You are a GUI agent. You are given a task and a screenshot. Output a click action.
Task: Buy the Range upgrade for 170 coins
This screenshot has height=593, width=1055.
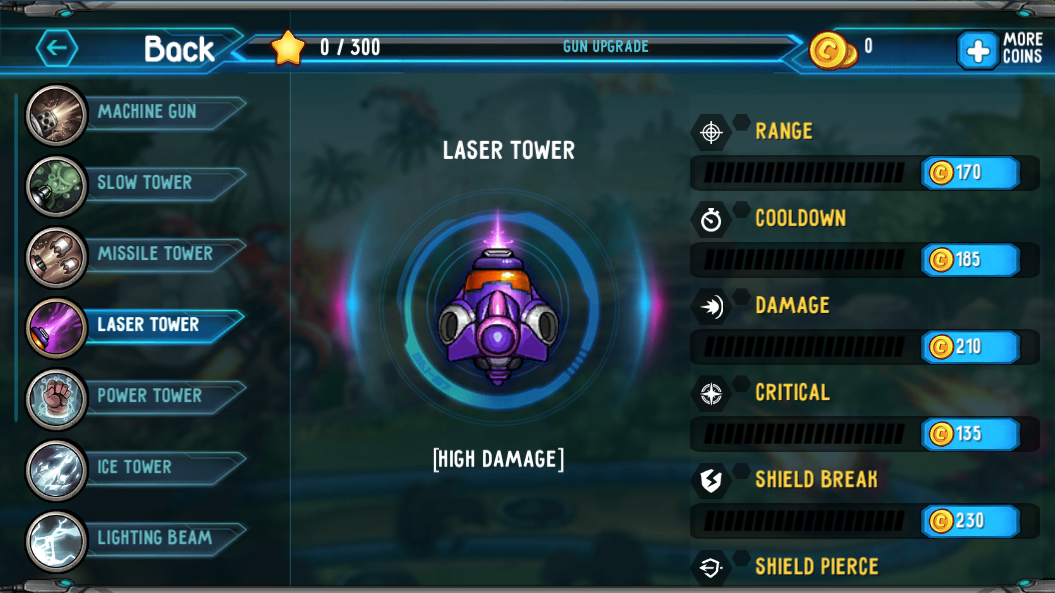click(x=969, y=173)
